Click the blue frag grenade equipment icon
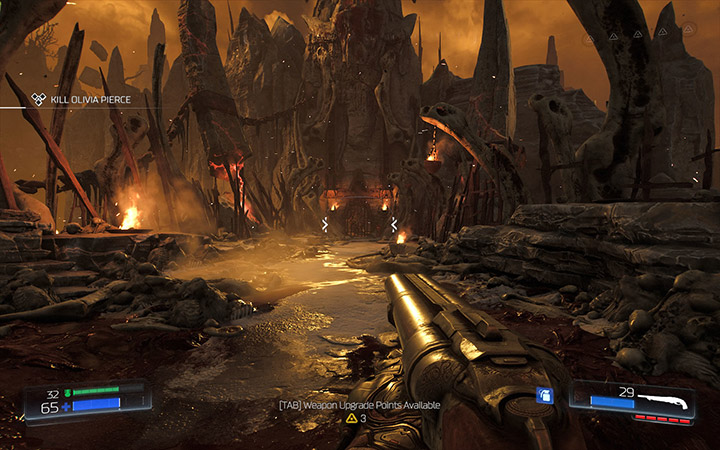 point(545,394)
